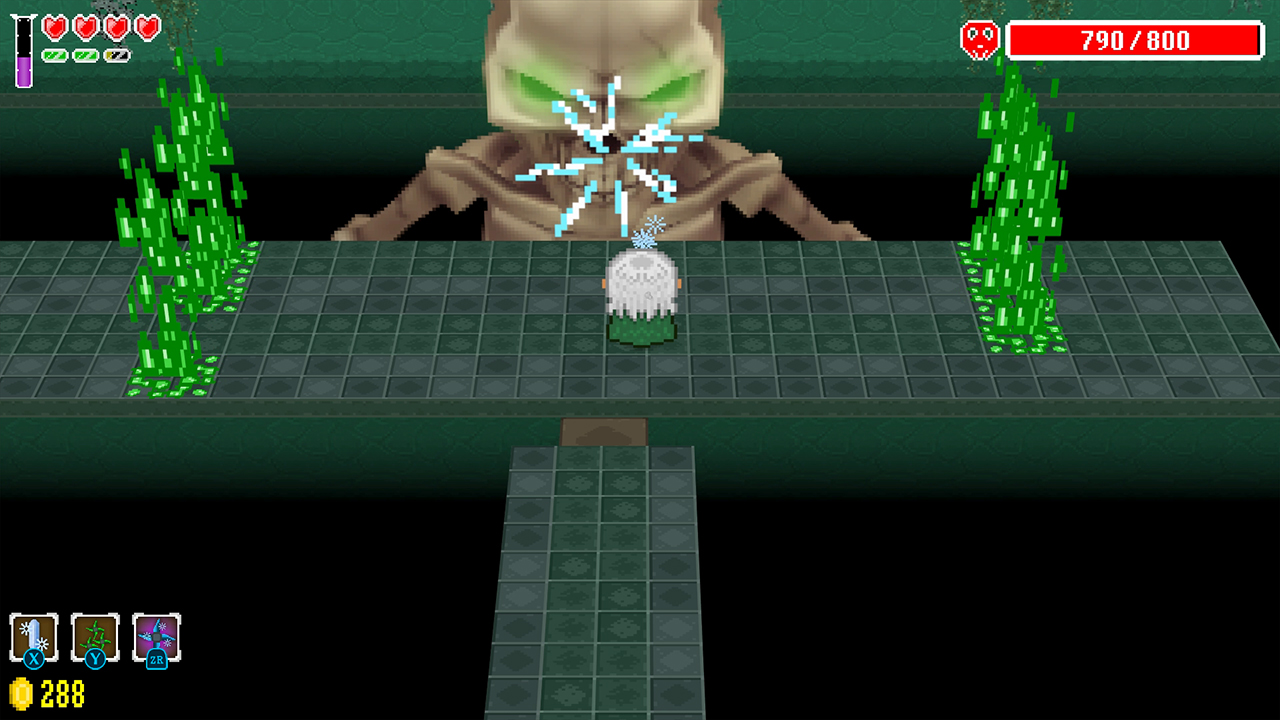Click the coin total reading 288
The width and height of the screenshot is (1280, 720).
(62, 693)
